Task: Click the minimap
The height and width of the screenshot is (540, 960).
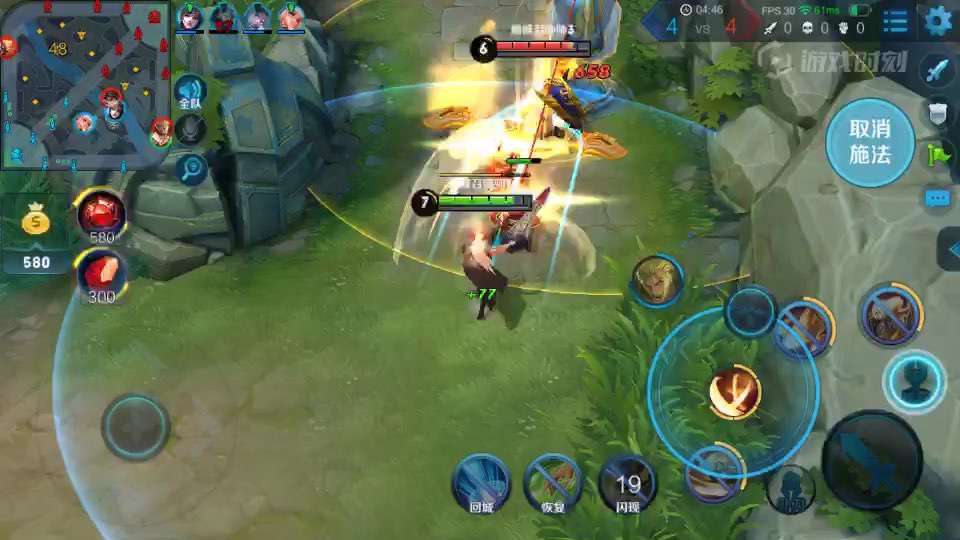Action: [85, 85]
